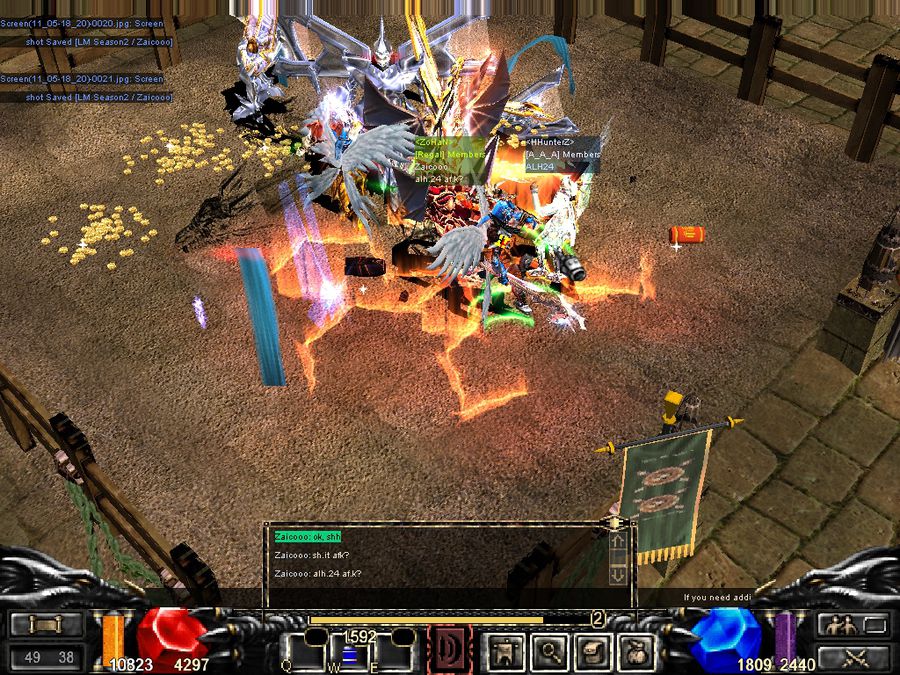The image size is (900, 675).
Task: Click the magnifying glass button
Action: [x=549, y=652]
